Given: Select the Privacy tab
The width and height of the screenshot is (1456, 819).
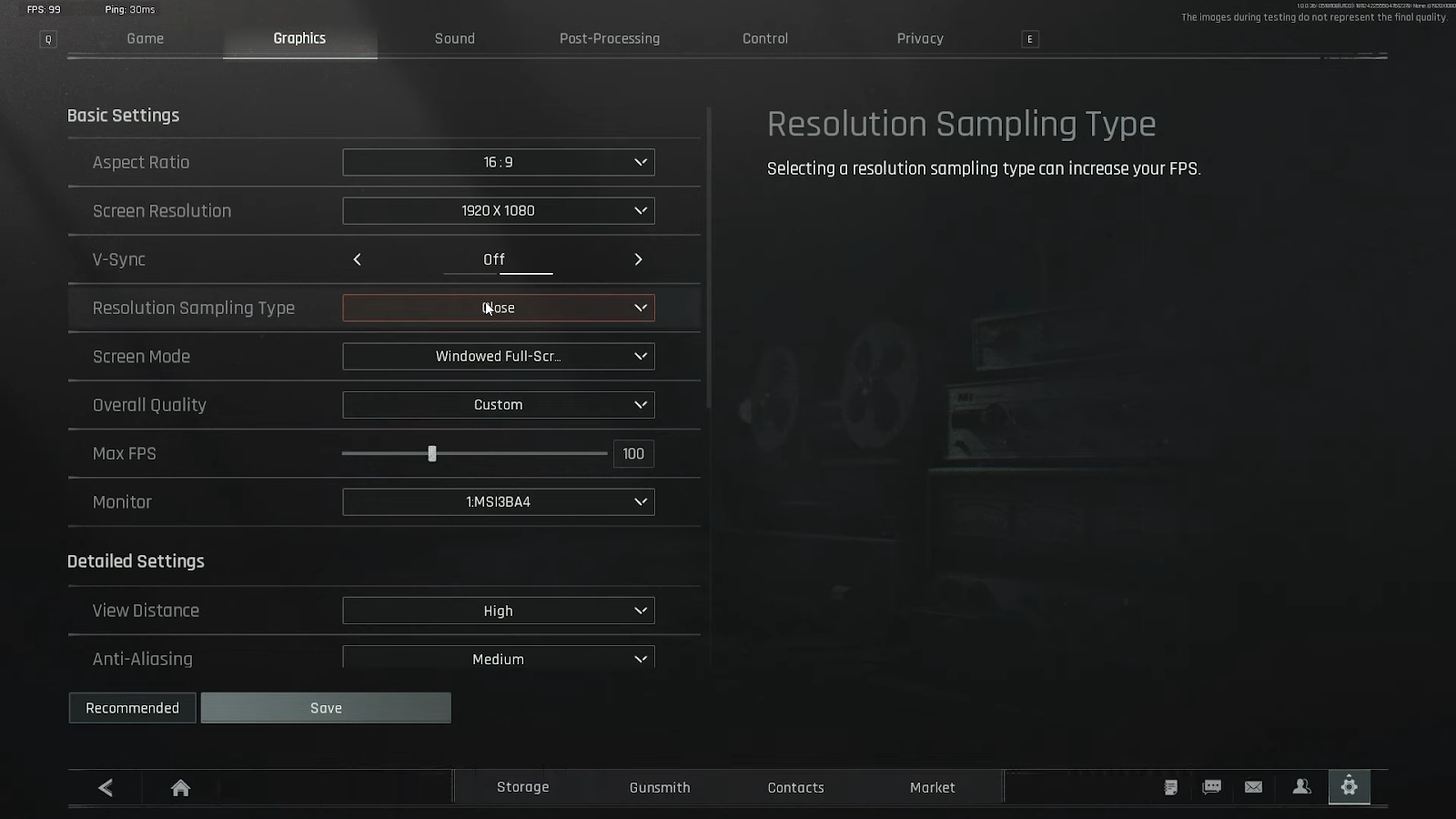Looking at the screenshot, I should (919, 38).
